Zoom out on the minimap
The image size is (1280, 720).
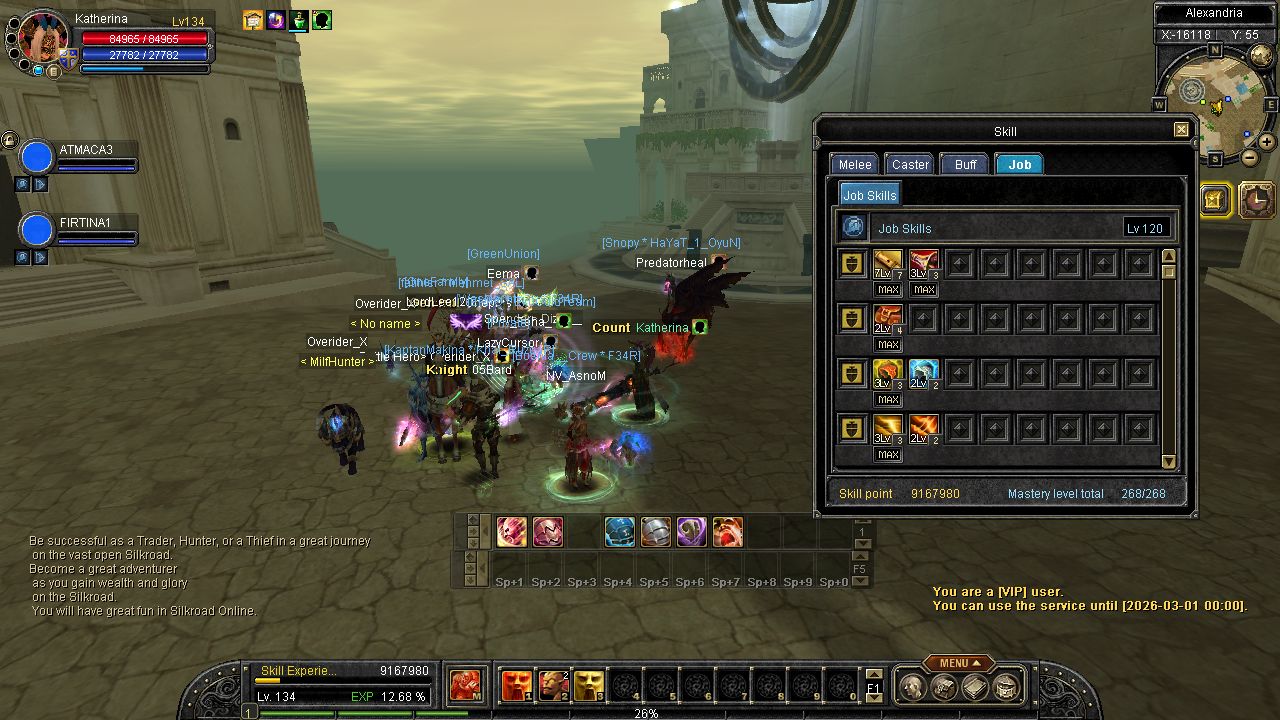point(1250,158)
